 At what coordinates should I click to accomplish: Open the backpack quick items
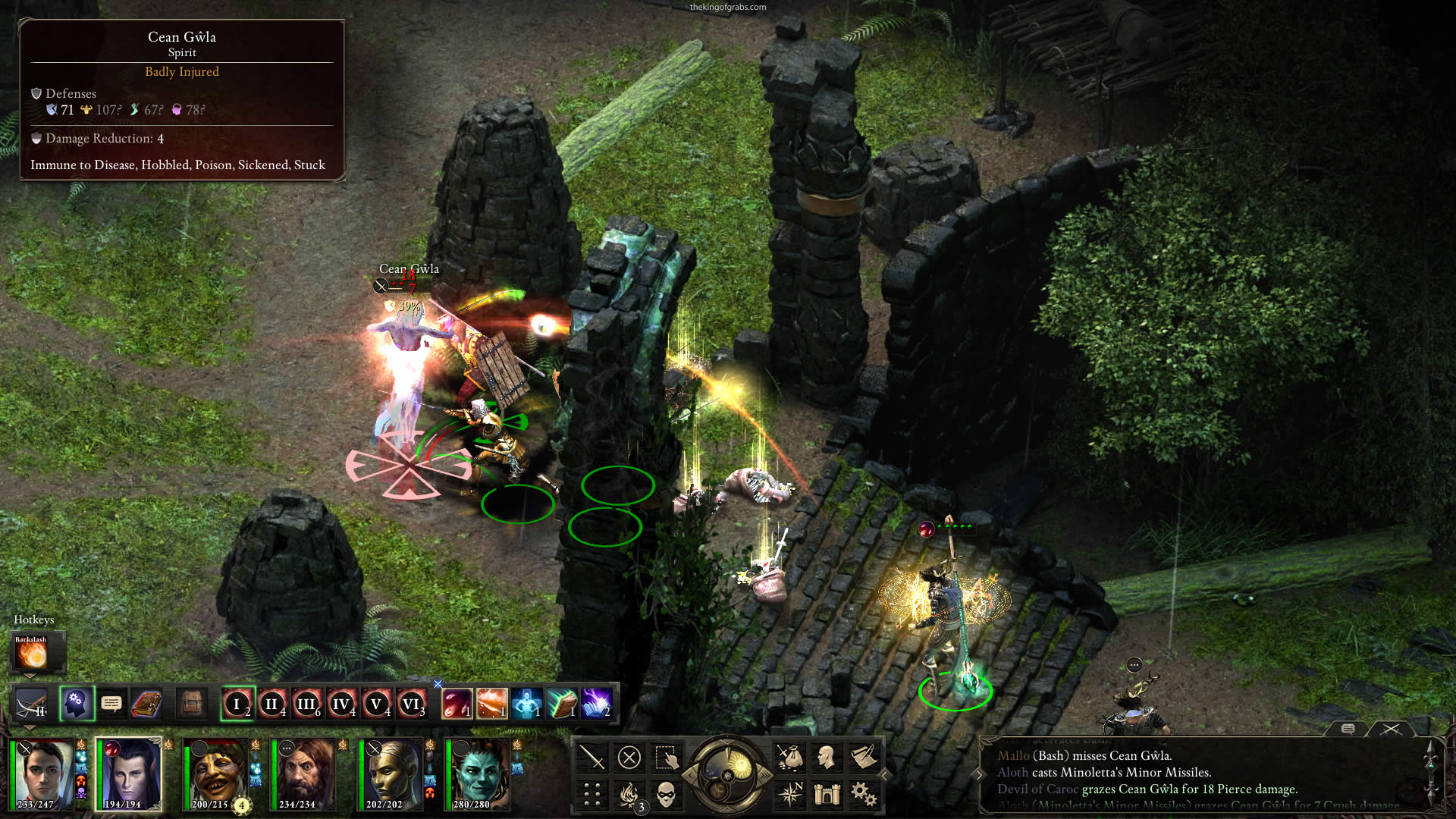tap(192, 704)
